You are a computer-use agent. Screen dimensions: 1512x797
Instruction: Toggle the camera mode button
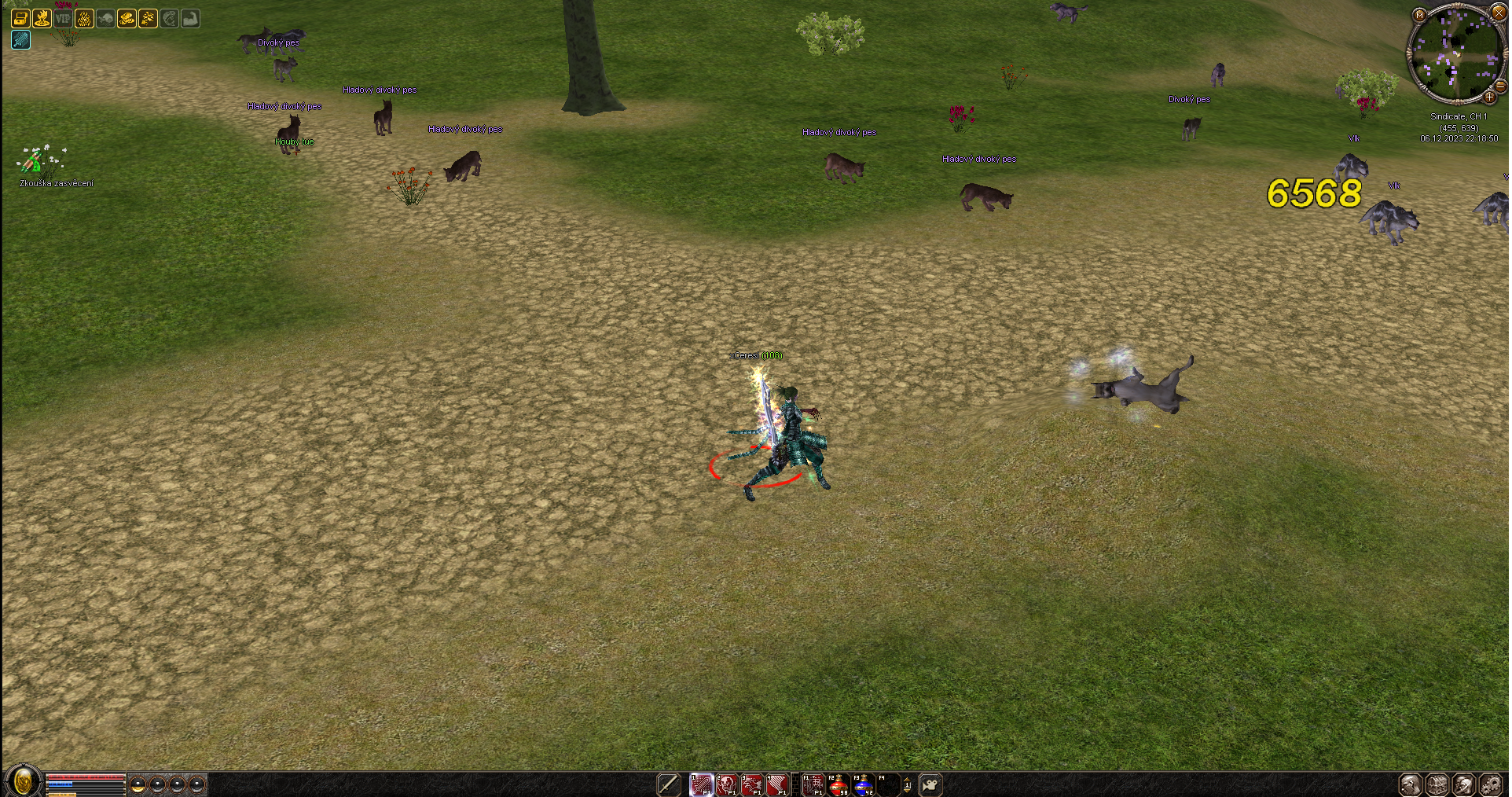[x=930, y=784]
